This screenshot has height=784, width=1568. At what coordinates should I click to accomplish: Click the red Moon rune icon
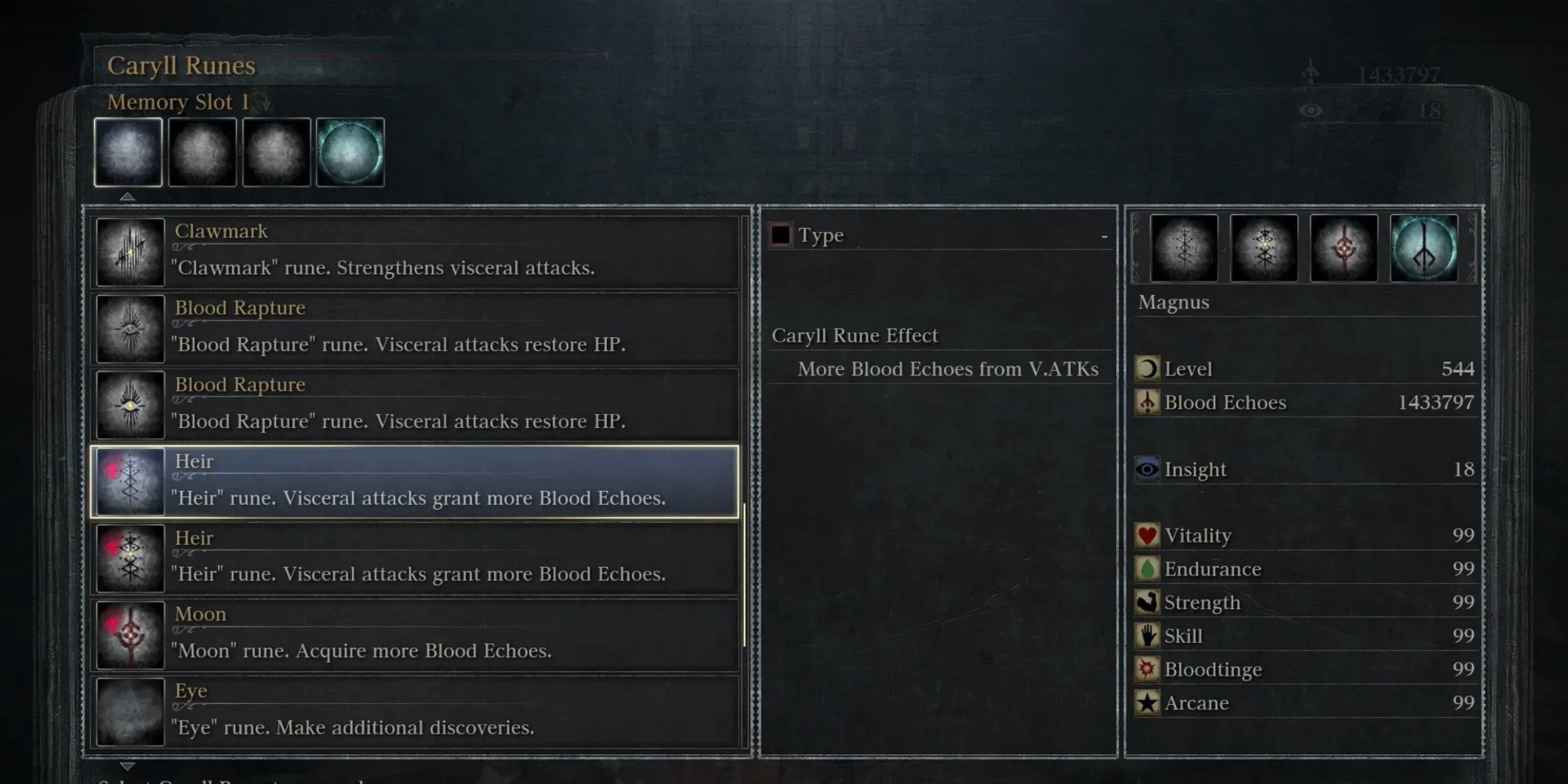coord(129,635)
